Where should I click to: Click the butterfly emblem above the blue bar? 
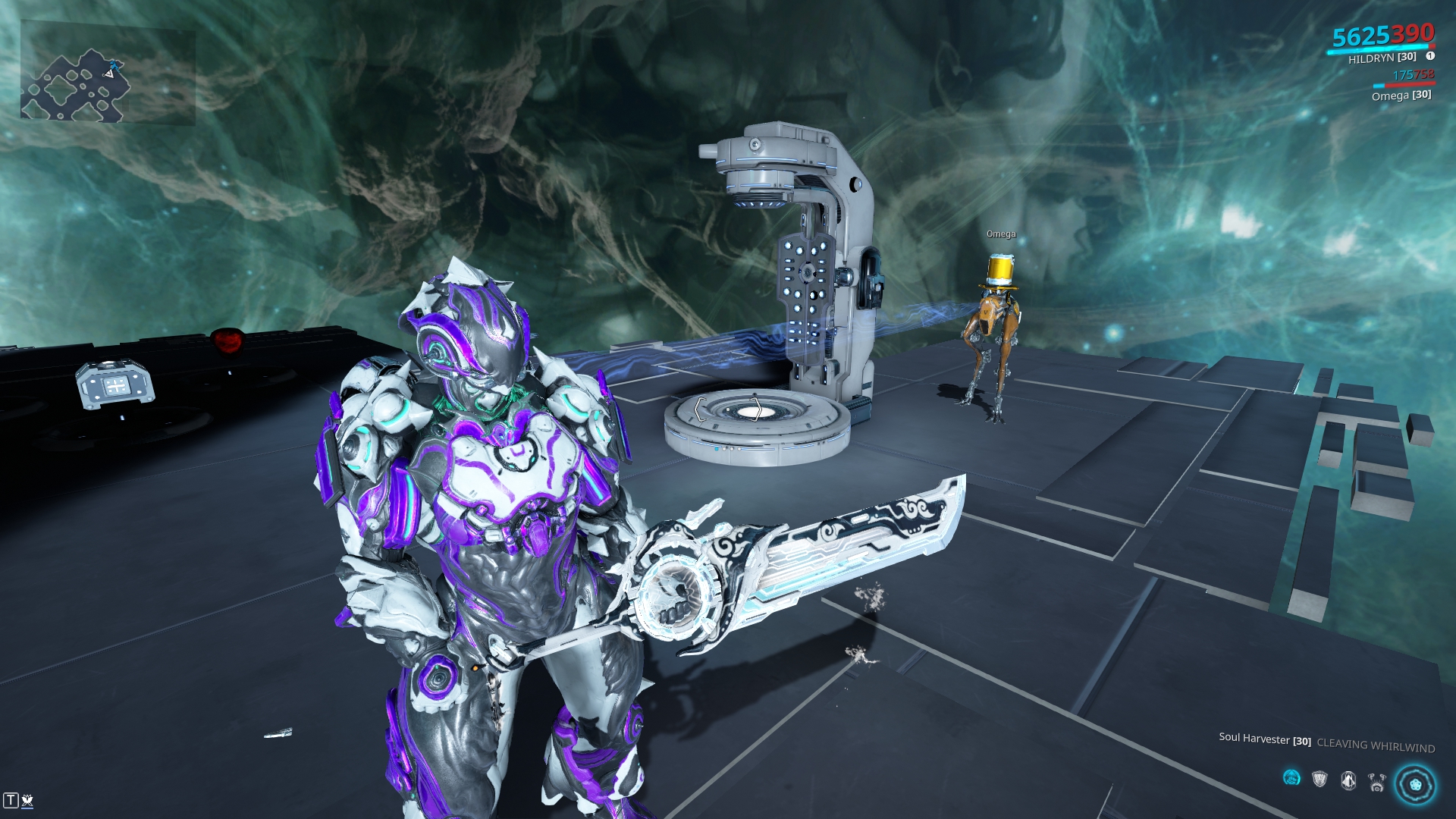click(x=27, y=800)
